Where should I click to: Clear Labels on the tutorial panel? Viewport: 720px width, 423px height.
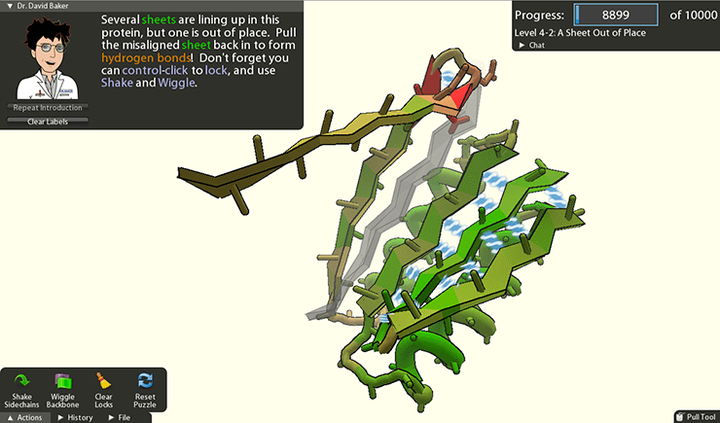coord(47,121)
